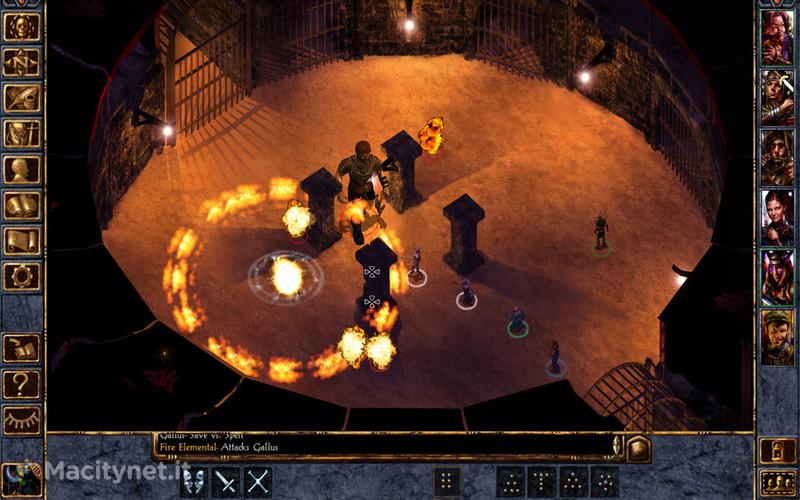
Task: Open the gear options button
Action: tap(21, 276)
